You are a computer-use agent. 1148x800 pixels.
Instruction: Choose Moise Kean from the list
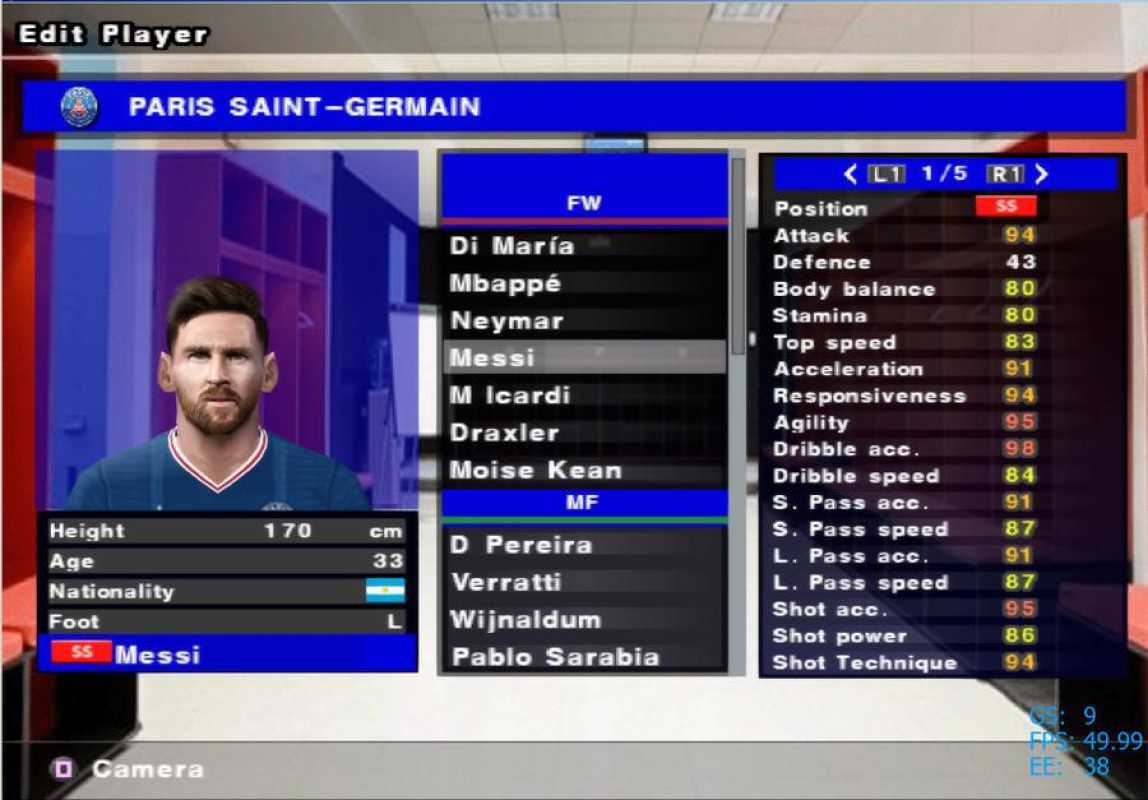click(x=584, y=470)
